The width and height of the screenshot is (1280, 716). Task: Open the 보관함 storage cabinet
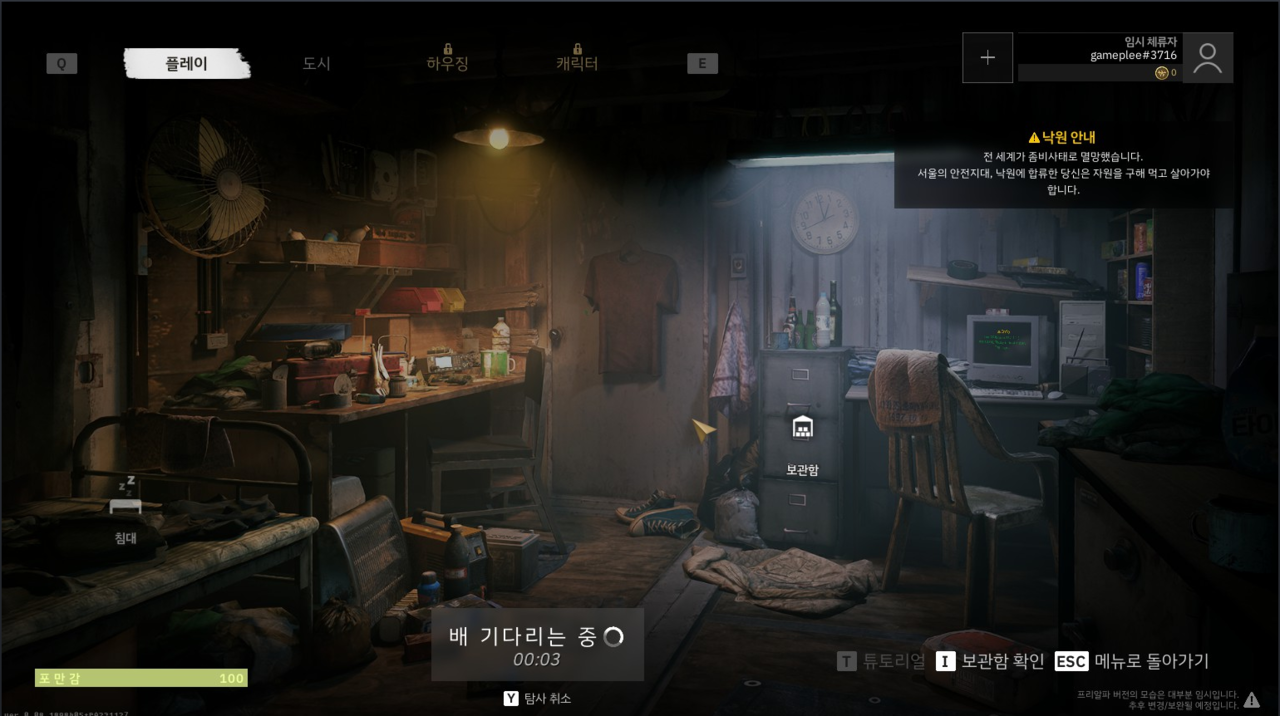802,443
